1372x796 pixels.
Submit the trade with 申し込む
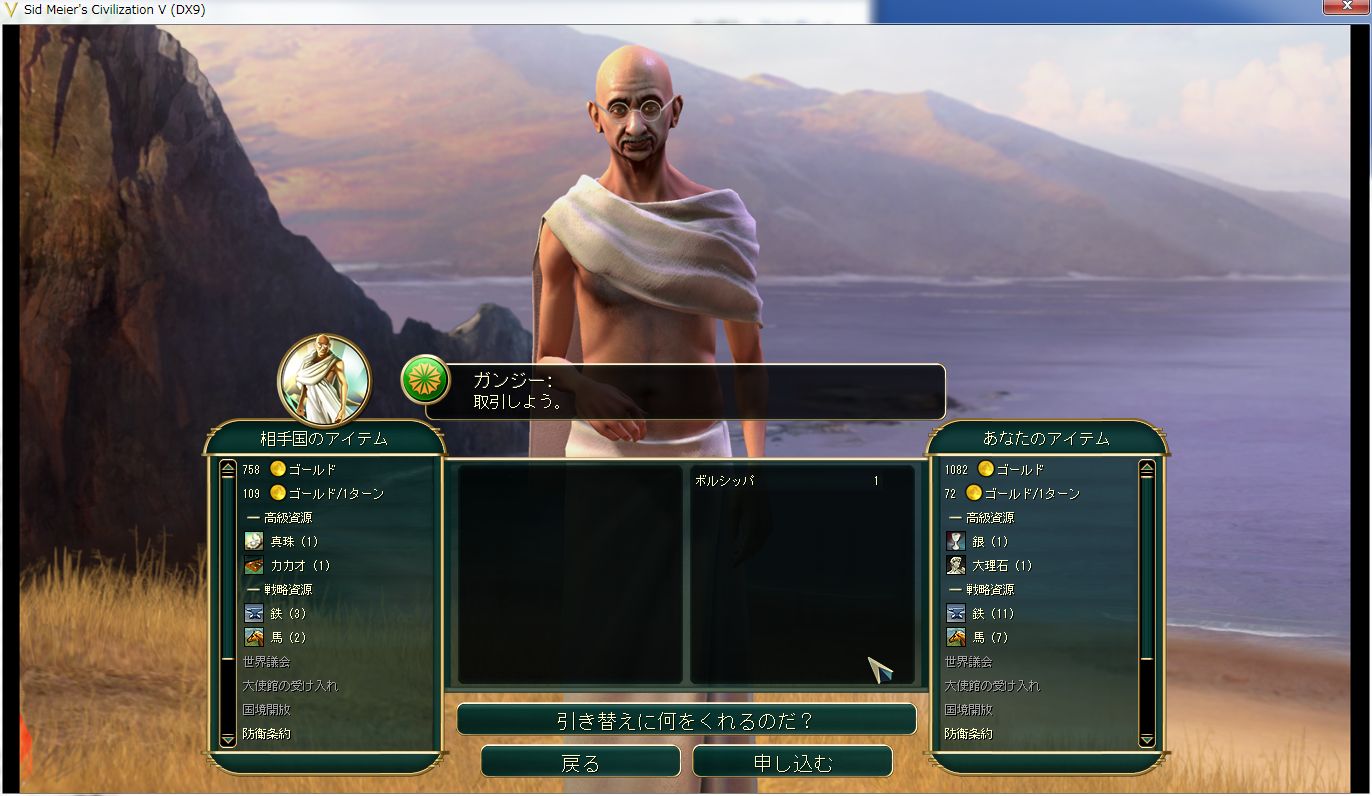792,763
